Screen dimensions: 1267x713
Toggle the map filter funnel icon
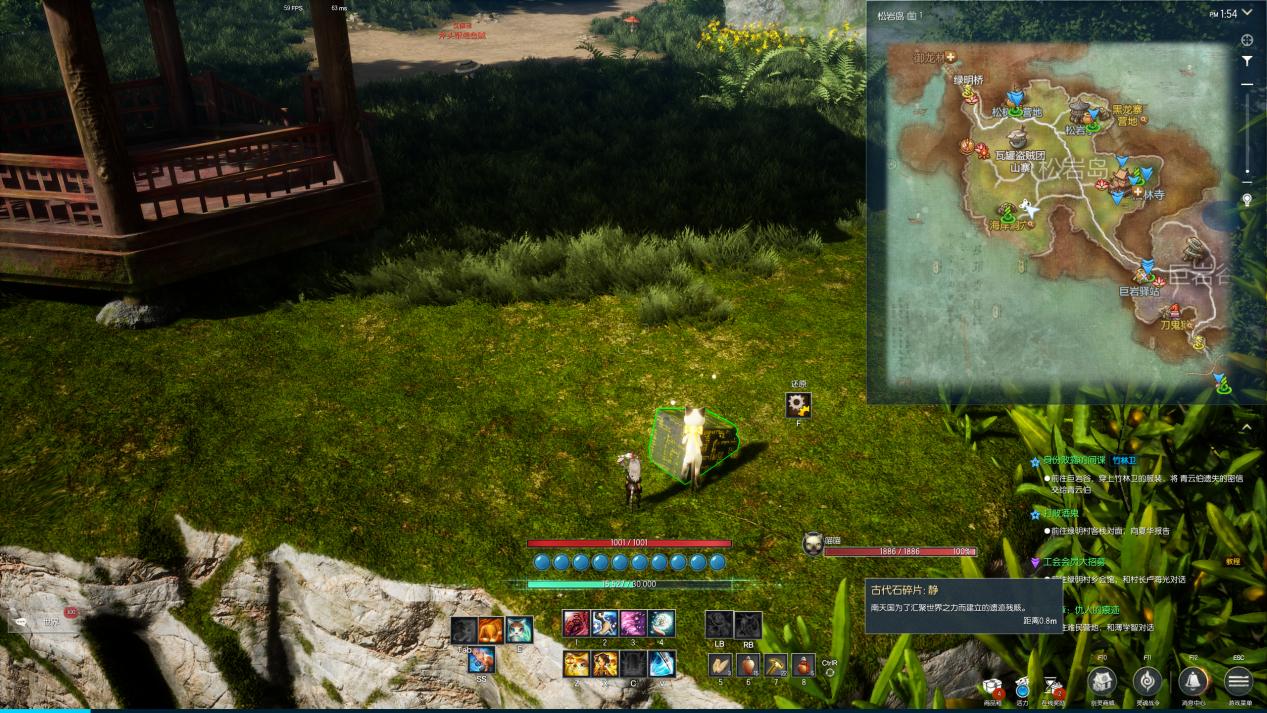(1247, 61)
